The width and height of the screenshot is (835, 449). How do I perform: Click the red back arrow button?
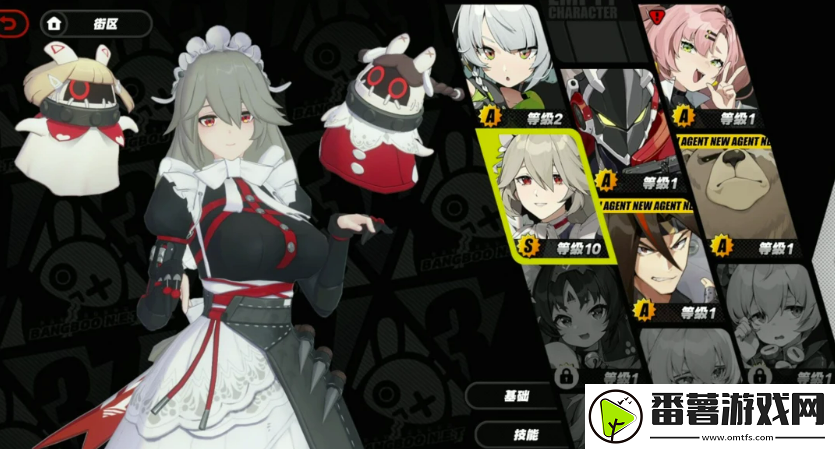pos(13,23)
